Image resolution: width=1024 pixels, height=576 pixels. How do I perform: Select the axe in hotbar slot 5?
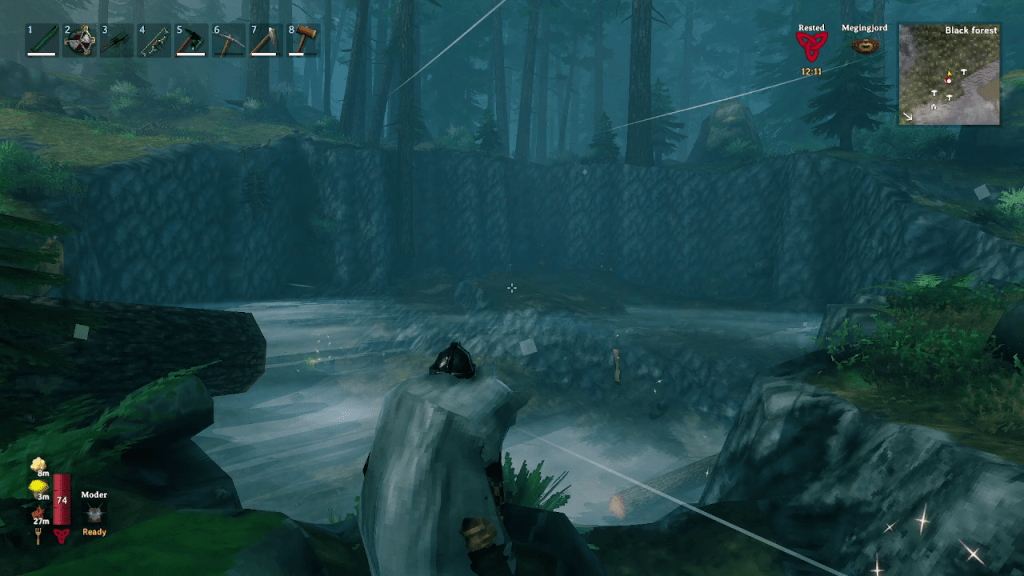click(191, 41)
